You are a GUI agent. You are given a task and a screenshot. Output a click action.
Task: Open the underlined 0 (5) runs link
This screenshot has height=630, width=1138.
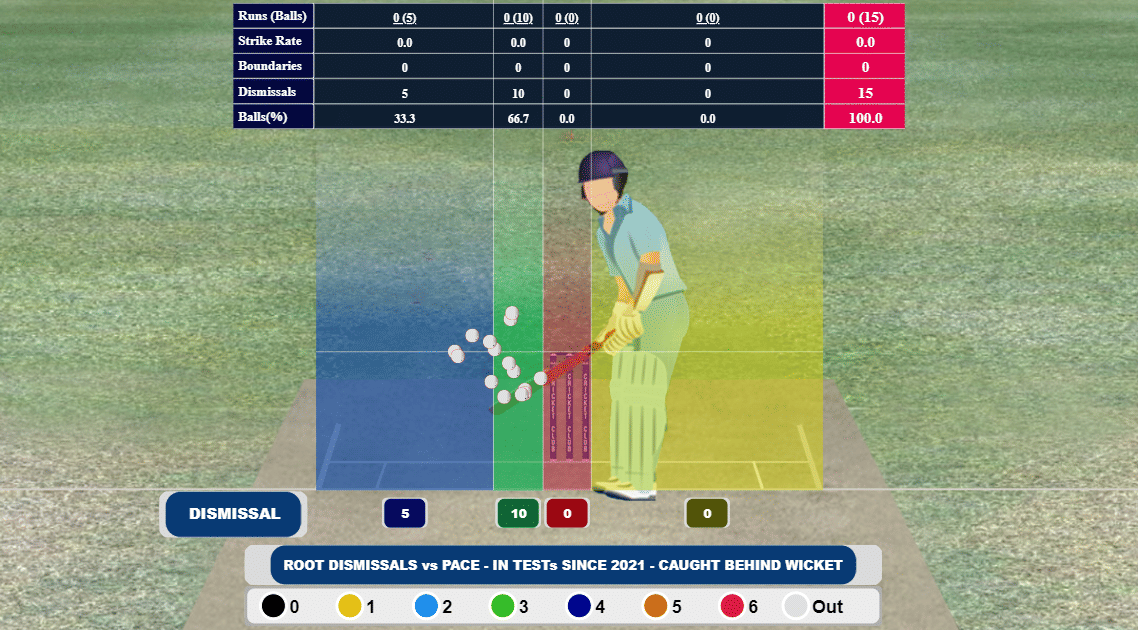click(x=404, y=17)
